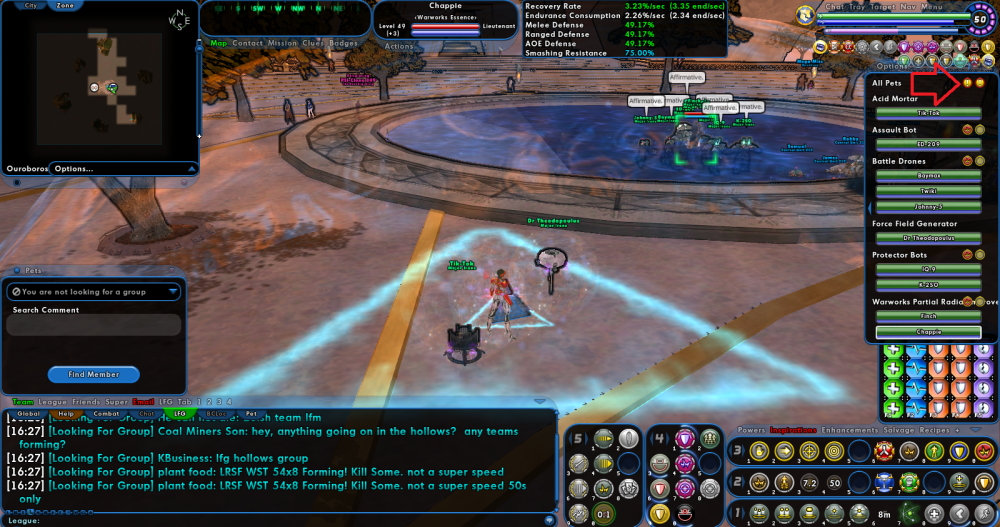Switch to the Help chat tab
1000x527 pixels.
pyautogui.click(x=66, y=413)
